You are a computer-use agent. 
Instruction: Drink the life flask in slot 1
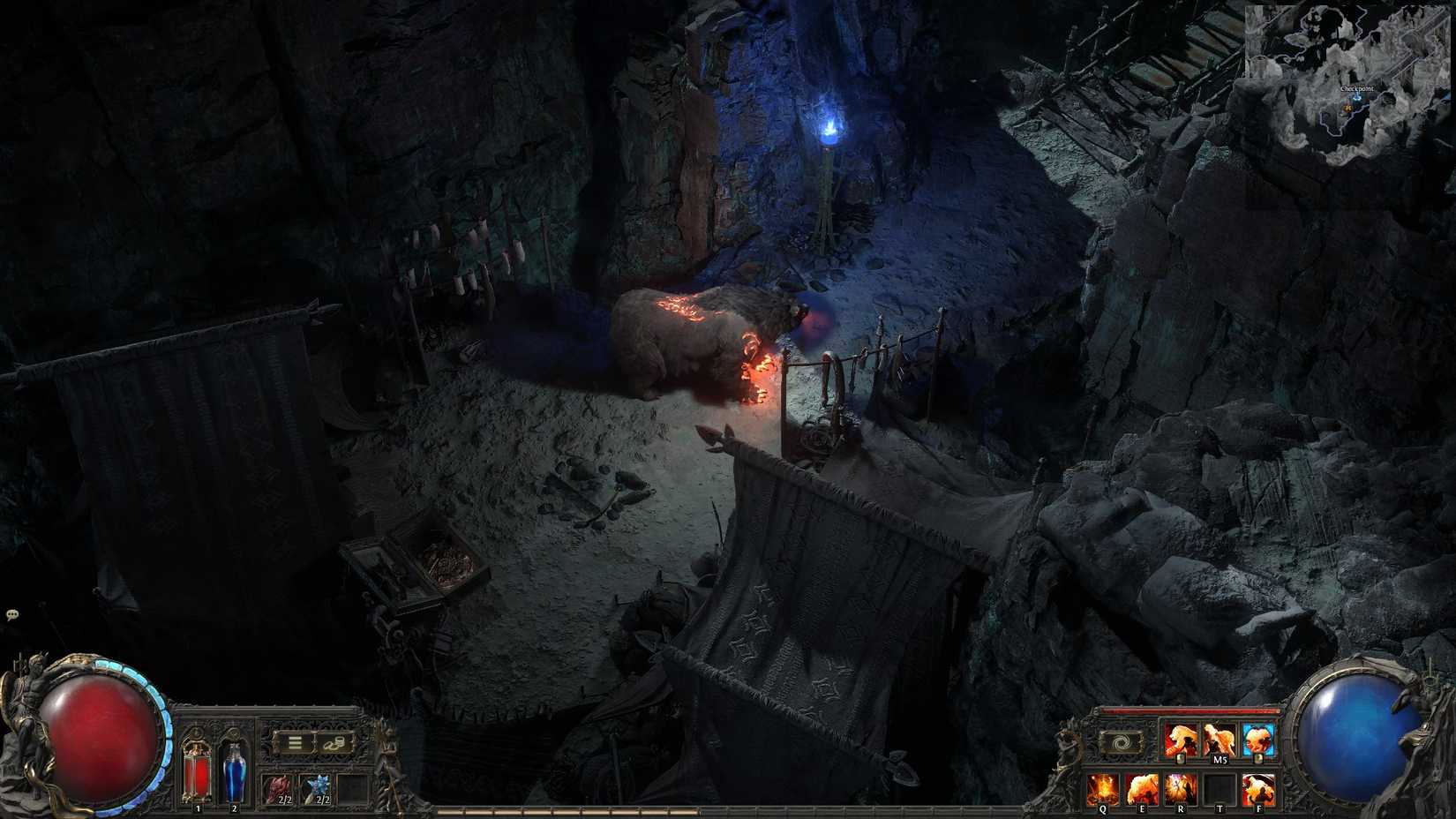198,772
